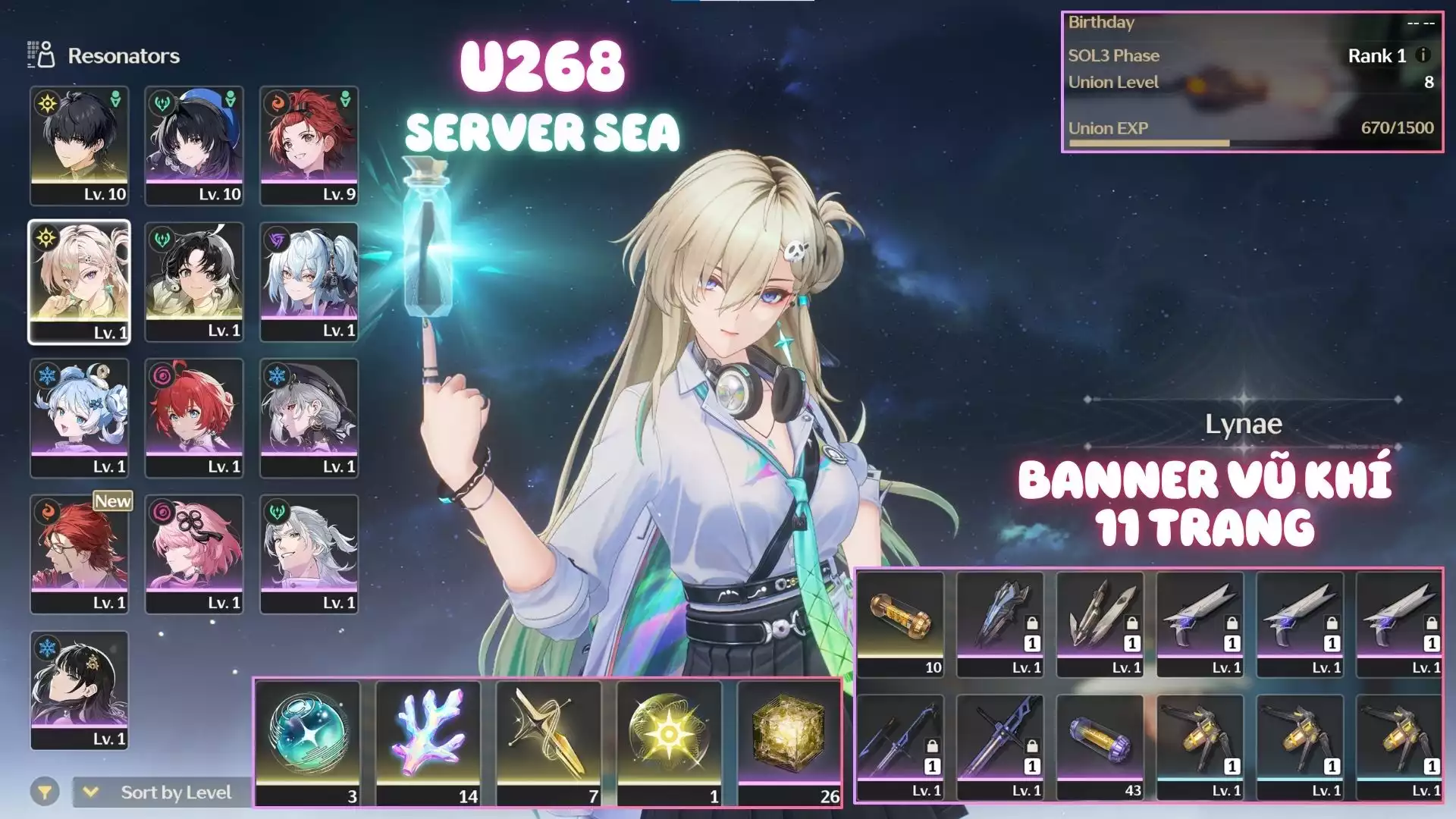Pick the silver-haired resonator with twin tails
Viewport: 1456px width, 819px height.
(x=309, y=282)
